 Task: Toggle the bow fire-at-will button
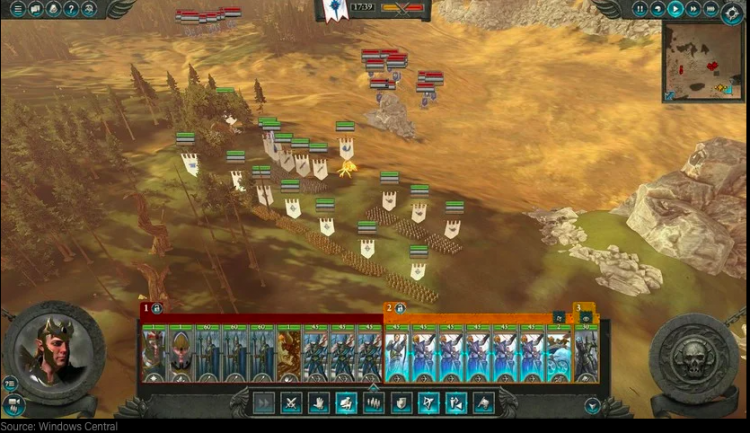click(428, 403)
